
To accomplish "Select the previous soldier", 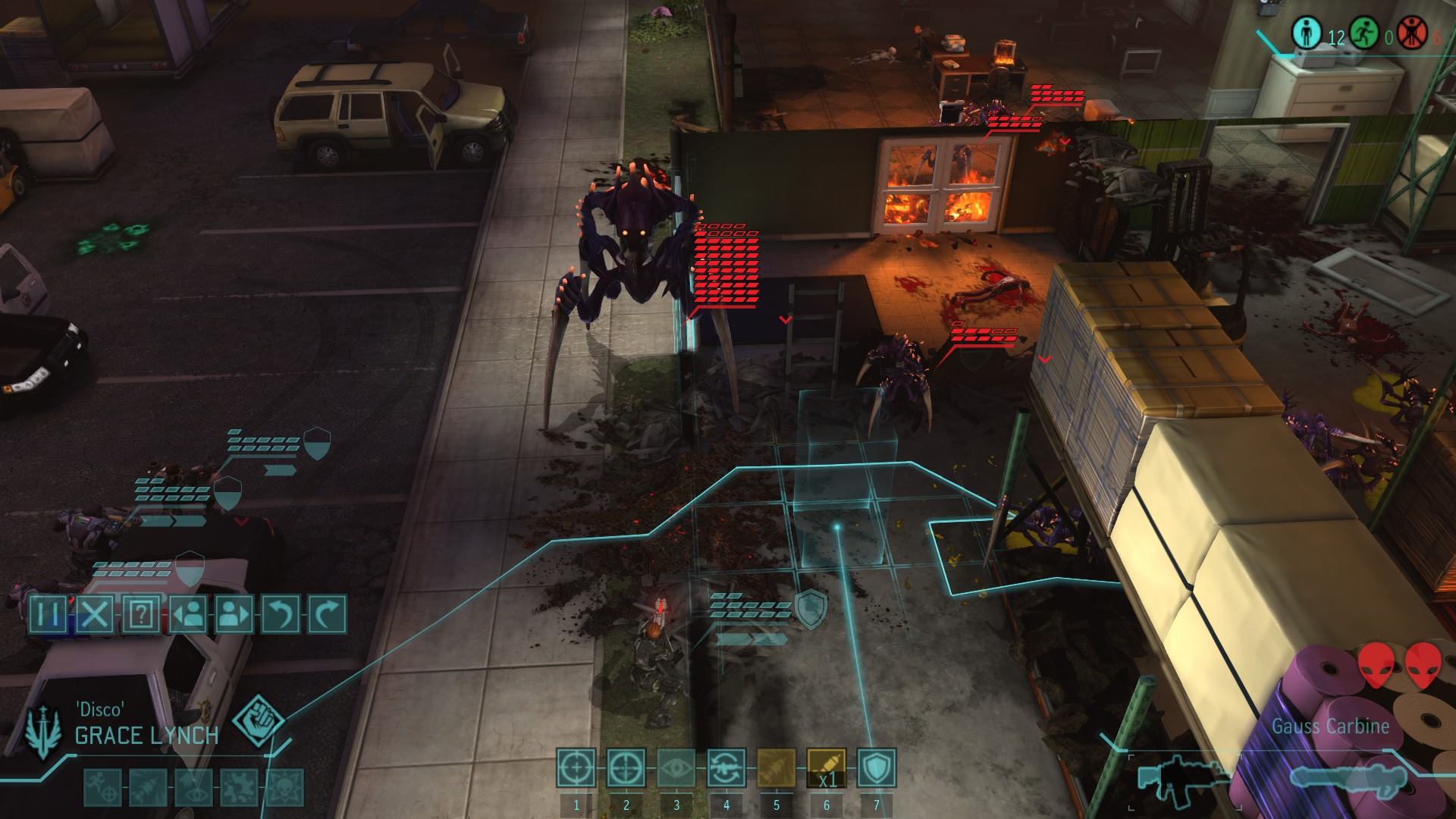I will pos(188,613).
